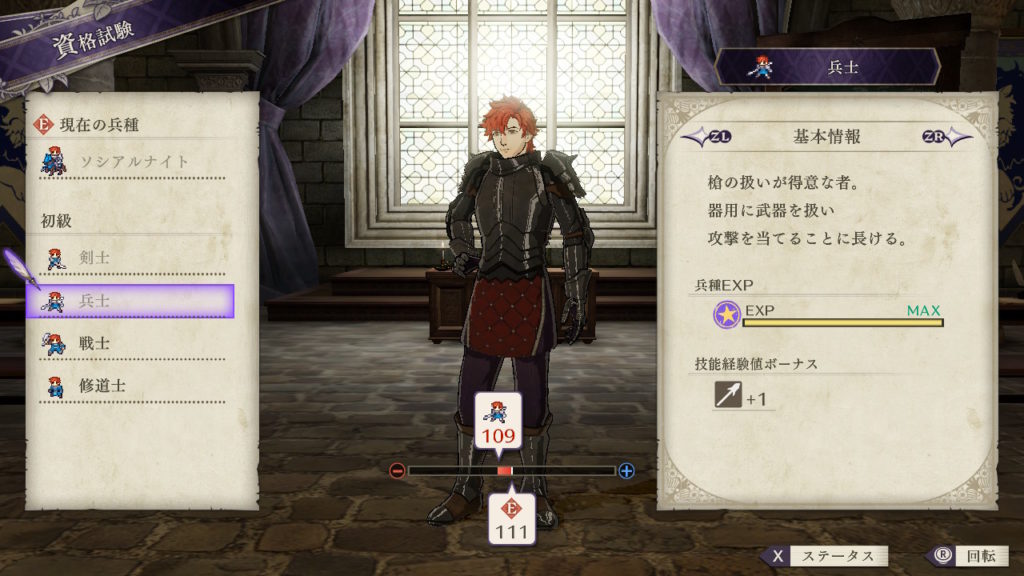Viewport: 1024px width, 576px height.
Task: Open the ステータス status screen
Action: pyautogui.click(x=823, y=557)
